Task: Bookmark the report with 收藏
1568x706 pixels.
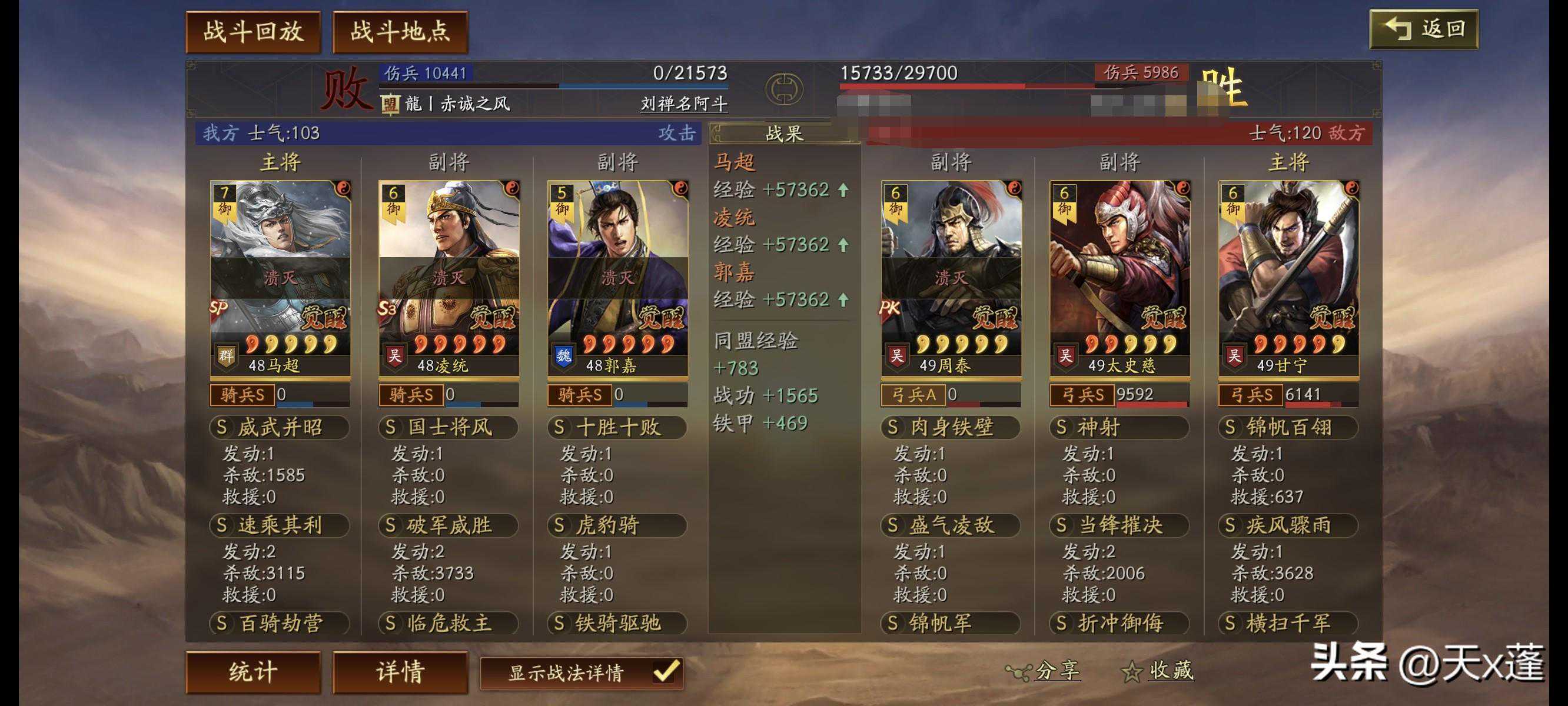Action: (x=1158, y=671)
